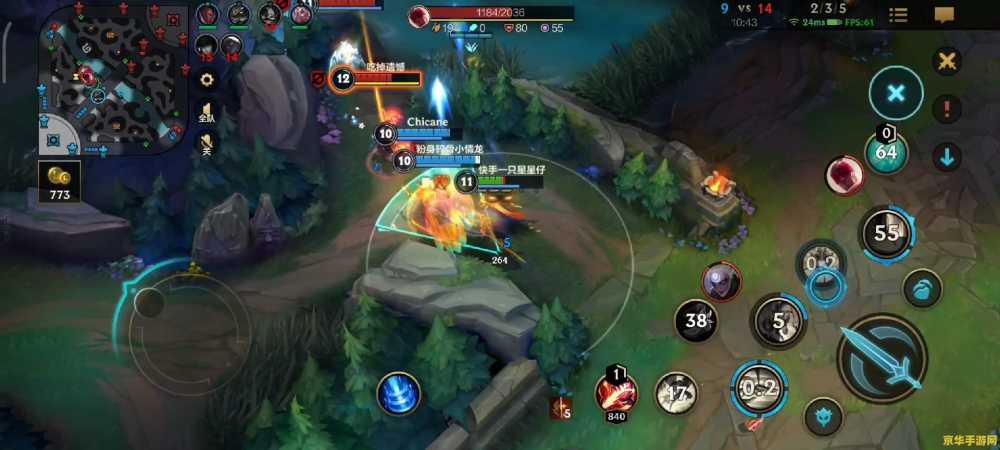
Task: Toggle the 关 mute button
Action: pos(207,146)
